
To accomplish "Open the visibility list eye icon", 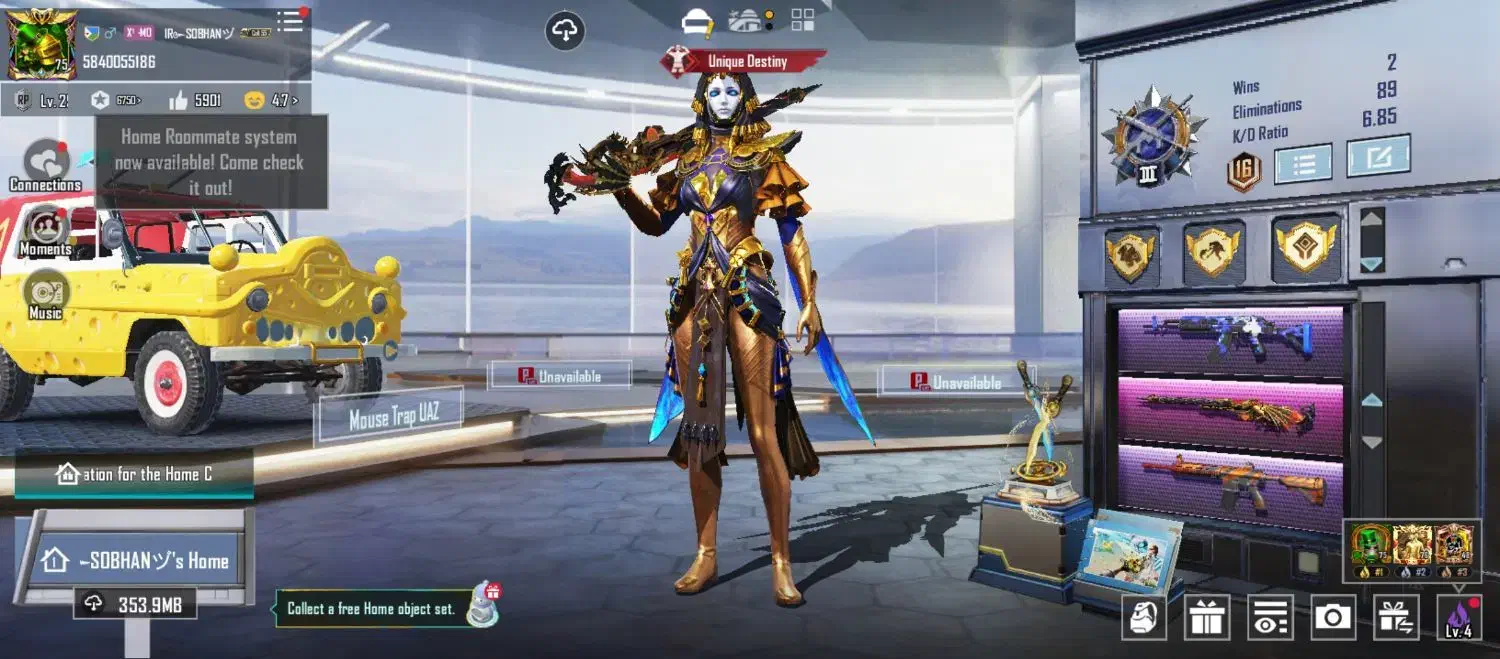I will (x=1270, y=617).
